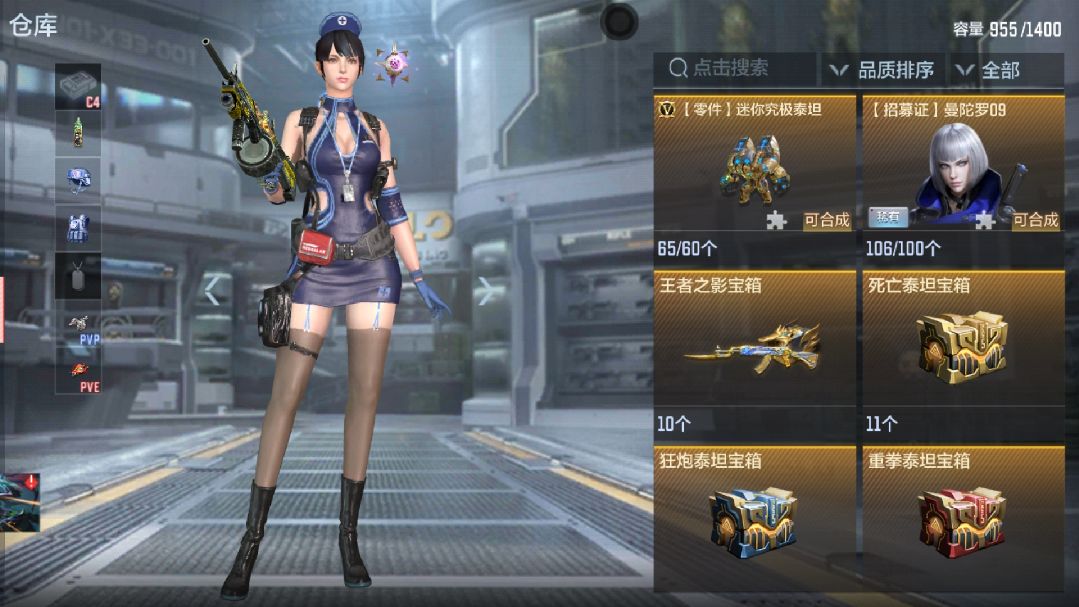Select the 狂炮泰坦宝箱 item
Screen dimensions: 1079x607
pyautogui.click(x=755, y=516)
